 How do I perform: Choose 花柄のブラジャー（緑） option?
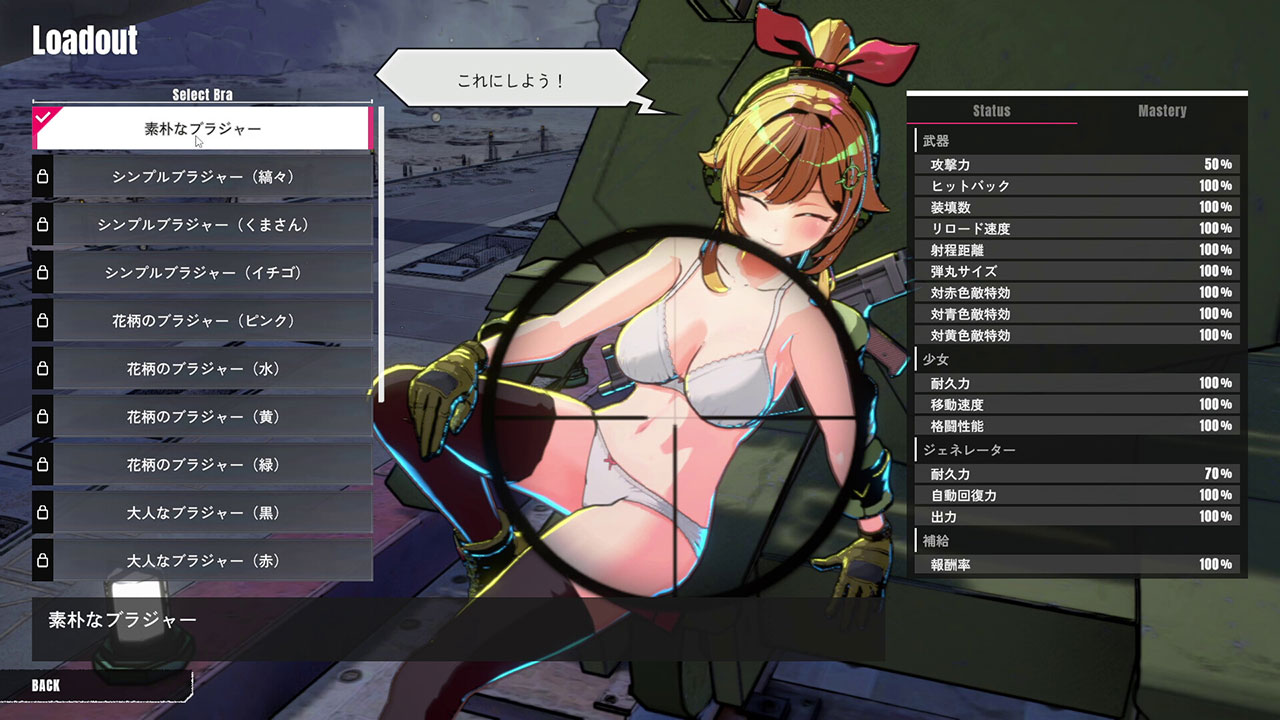coord(203,465)
